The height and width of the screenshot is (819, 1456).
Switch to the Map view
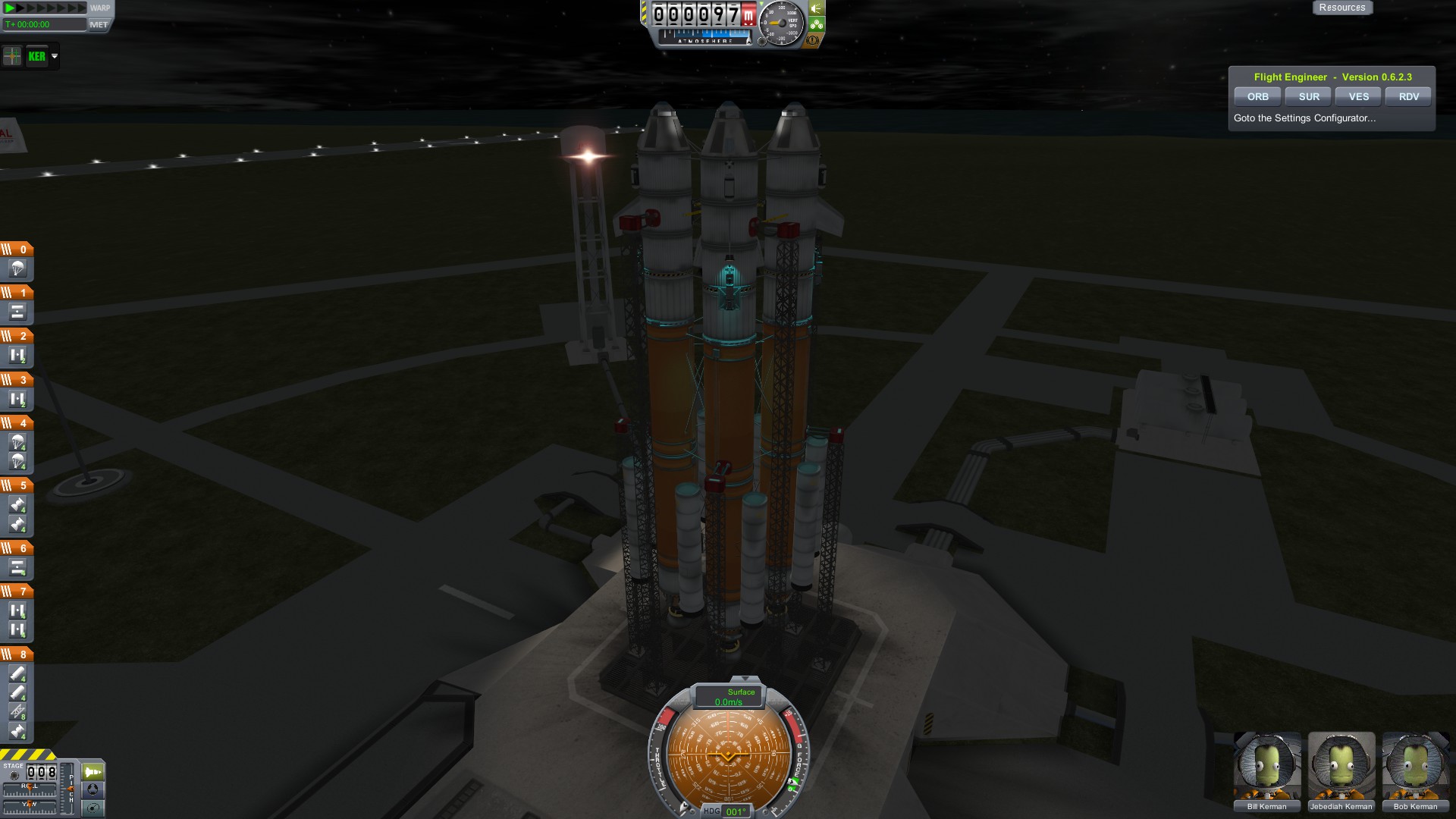click(x=93, y=808)
